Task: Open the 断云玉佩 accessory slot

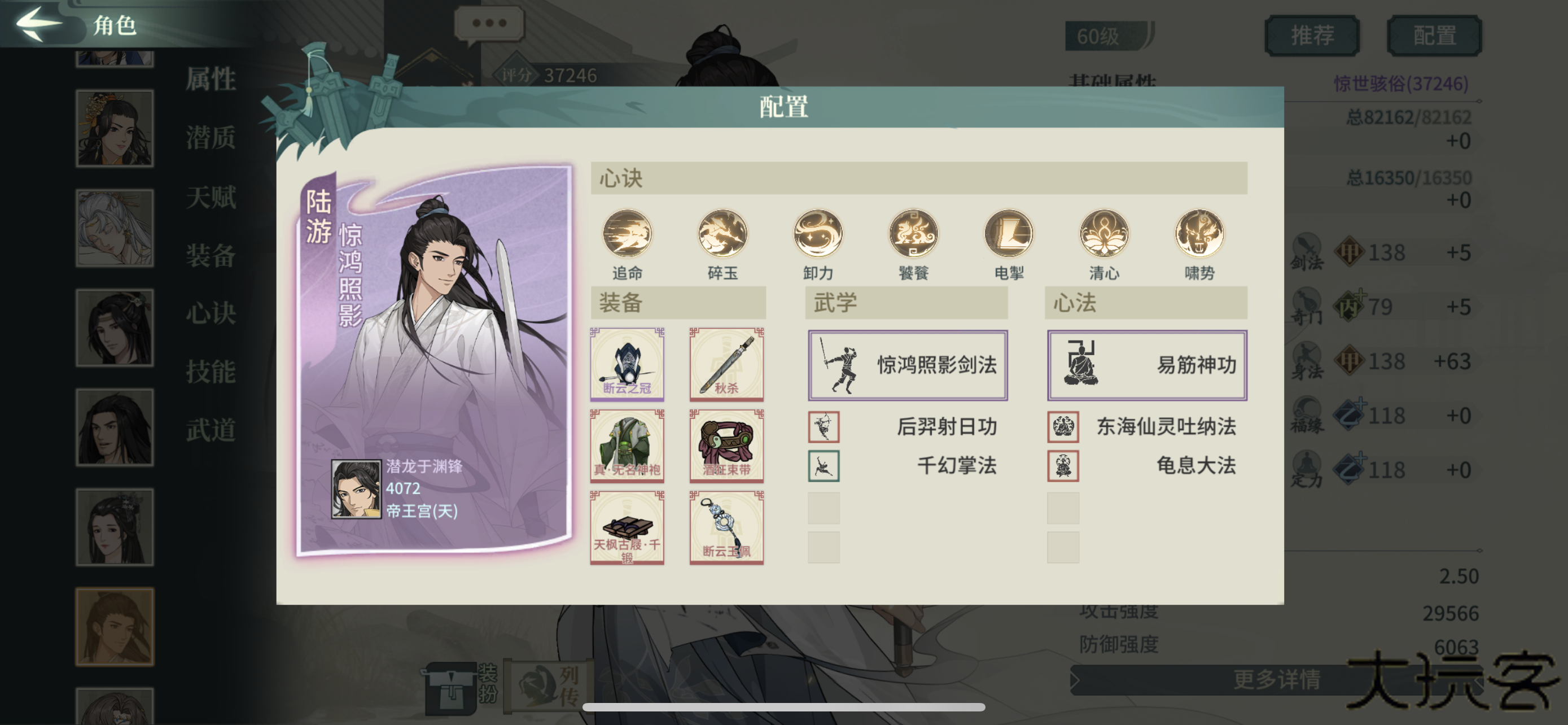Action: pyautogui.click(x=726, y=529)
